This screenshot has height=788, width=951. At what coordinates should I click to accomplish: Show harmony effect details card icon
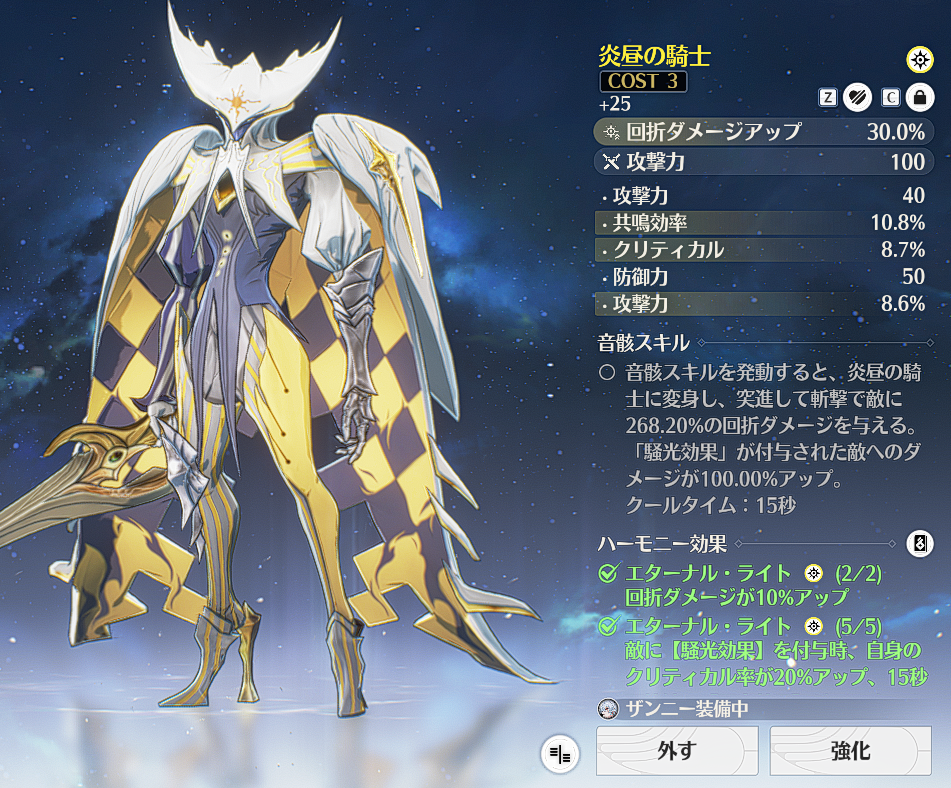919,544
